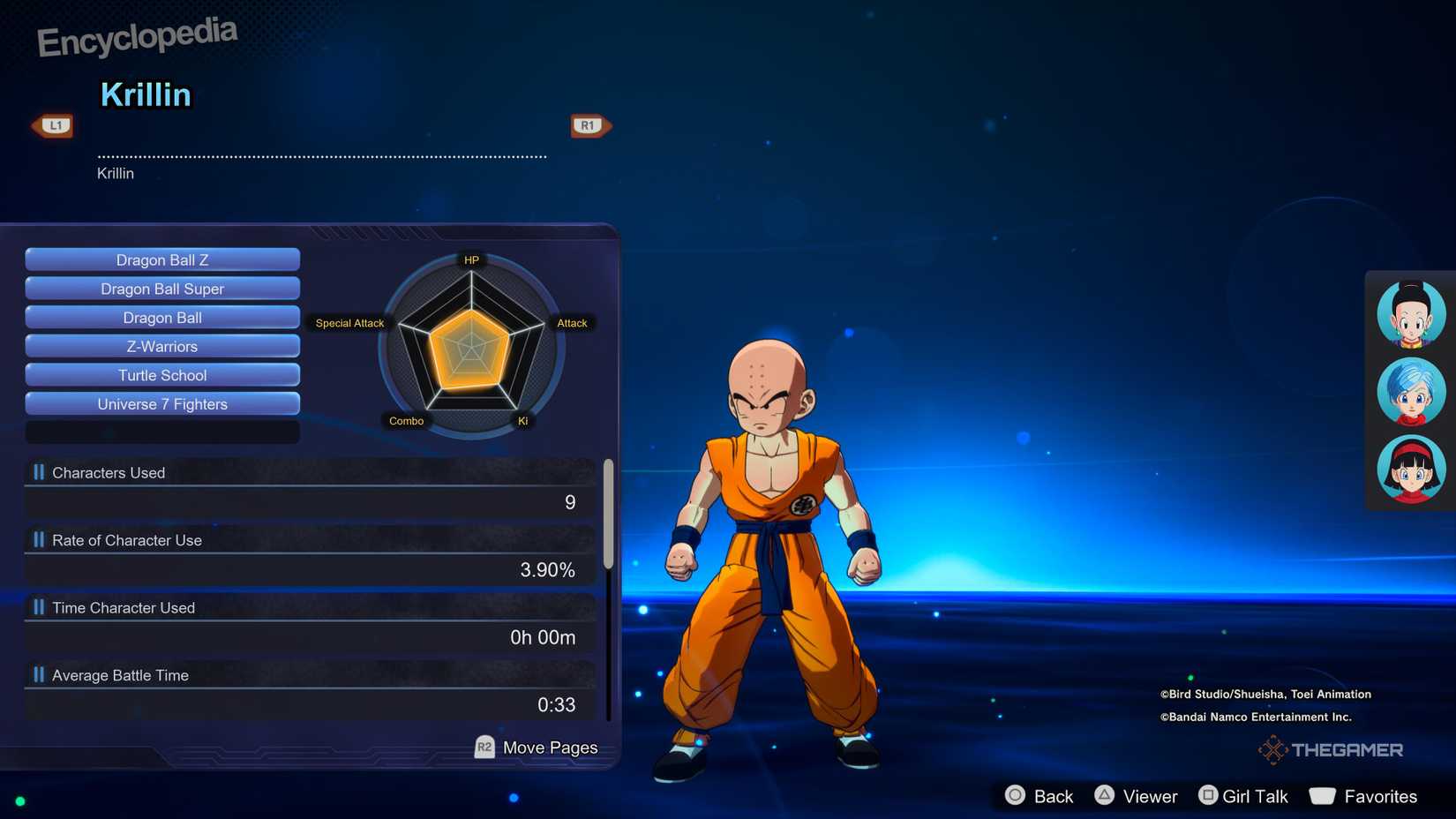
Task: Select the Z-Warriors tag
Action: [x=161, y=346]
